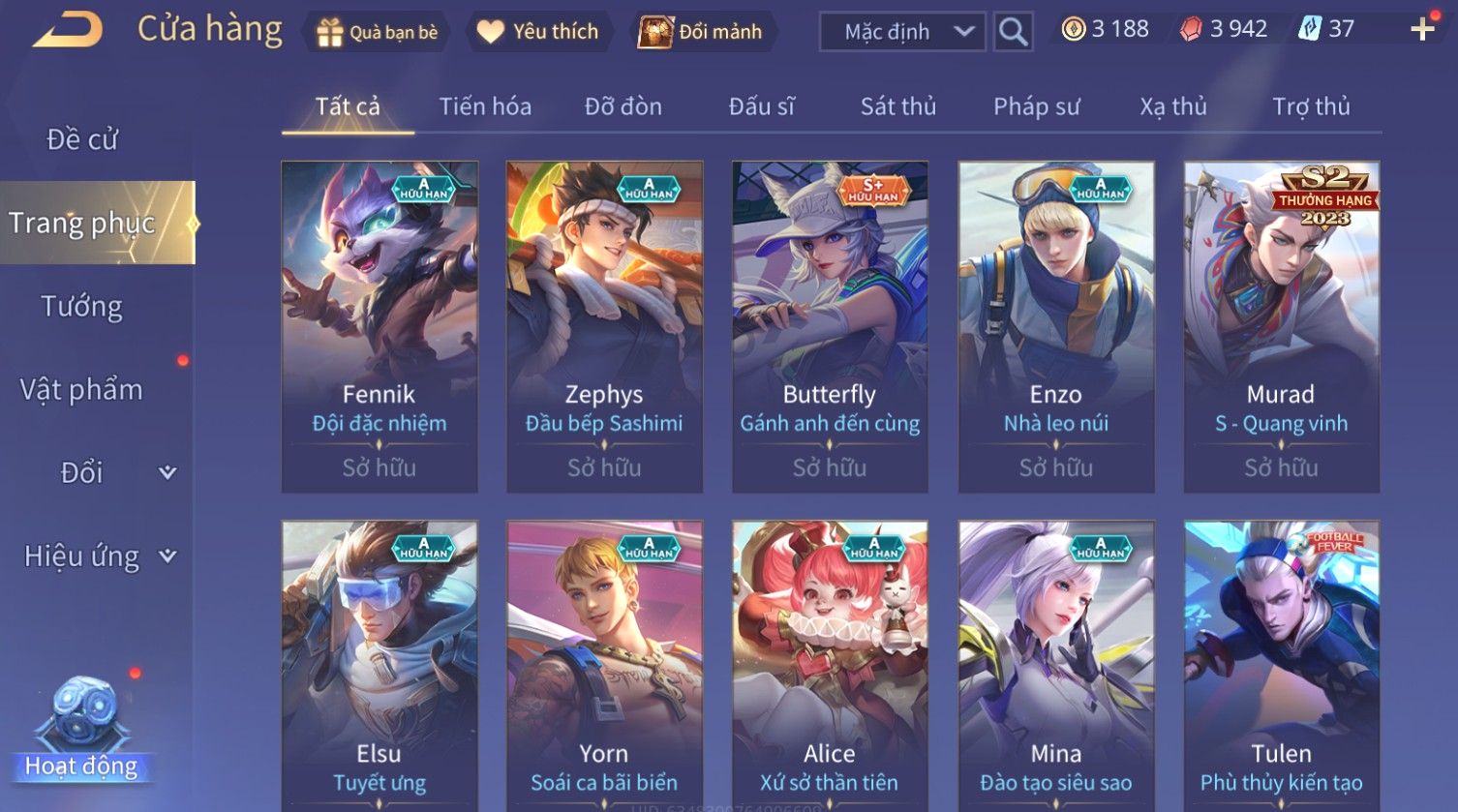Go to Vật phẩm items section
The width and height of the screenshot is (1458, 812).
point(82,390)
